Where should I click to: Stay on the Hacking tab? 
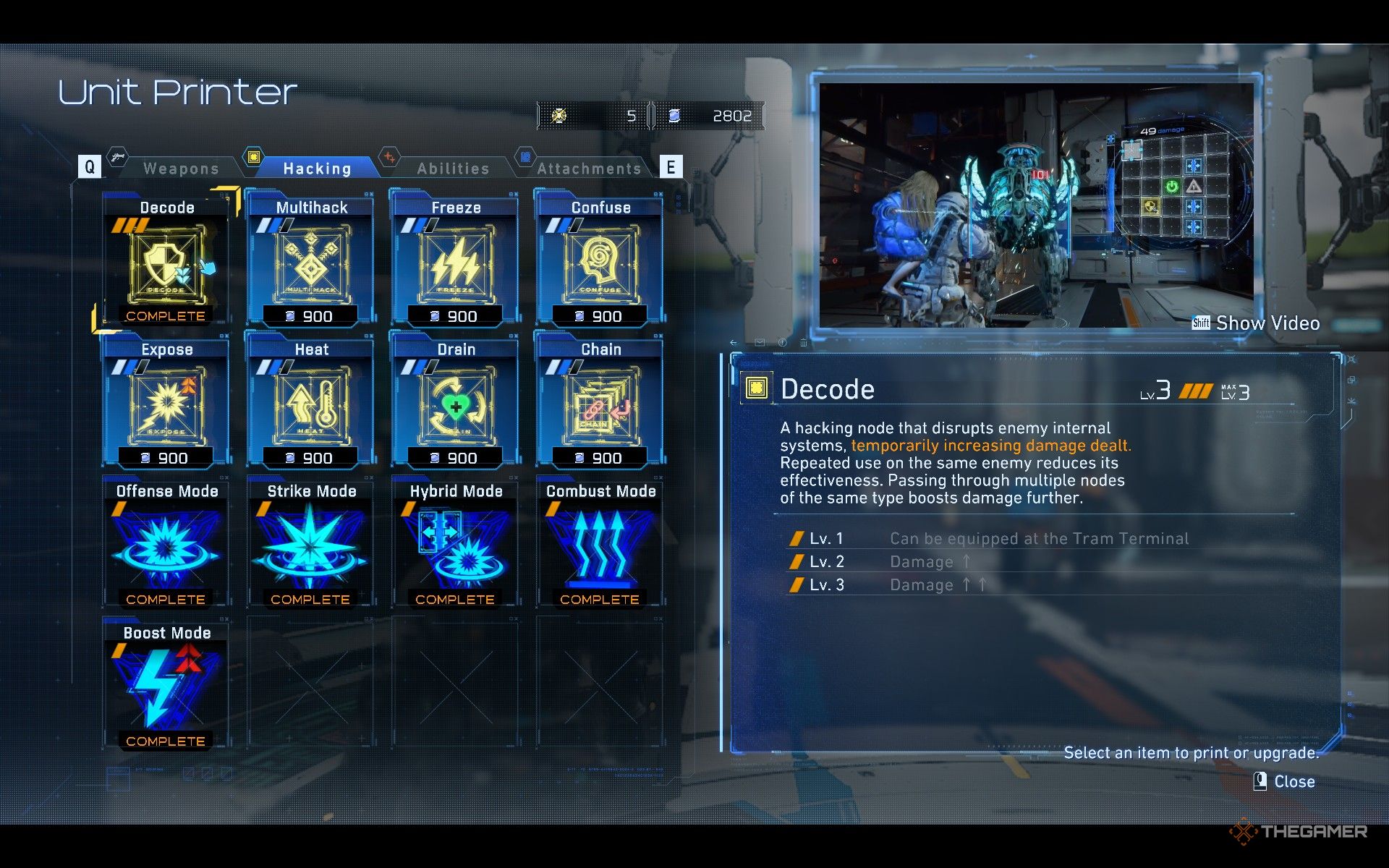(317, 169)
